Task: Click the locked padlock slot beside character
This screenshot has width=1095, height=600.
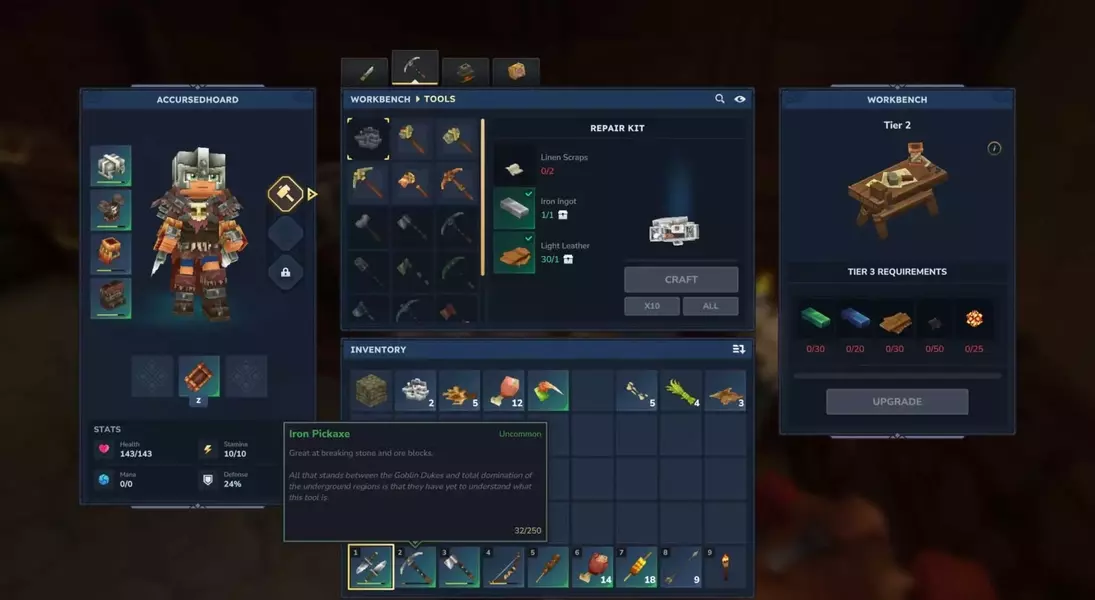Action: tap(286, 272)
